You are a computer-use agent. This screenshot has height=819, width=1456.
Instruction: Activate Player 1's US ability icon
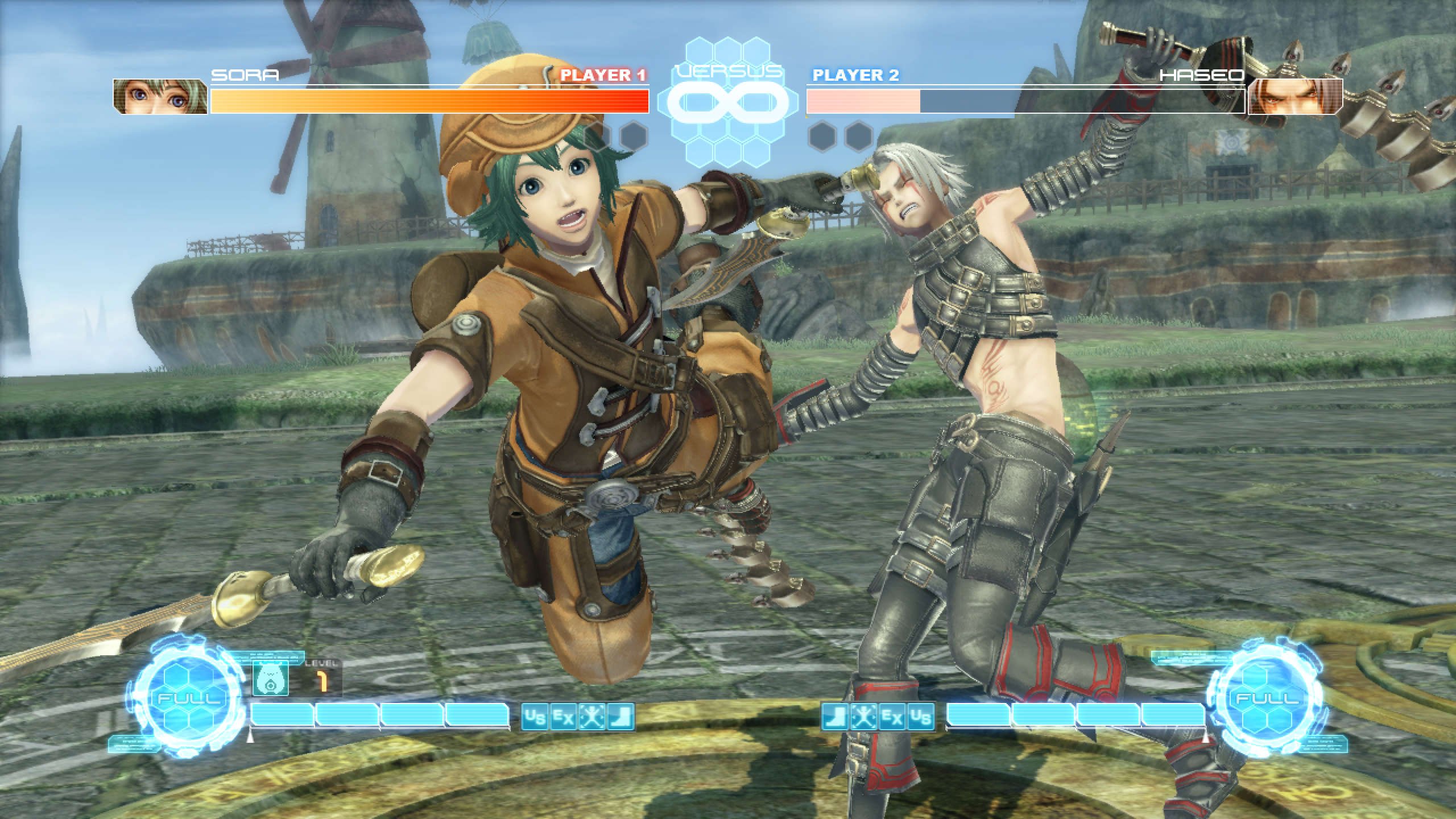pos(535,718)
